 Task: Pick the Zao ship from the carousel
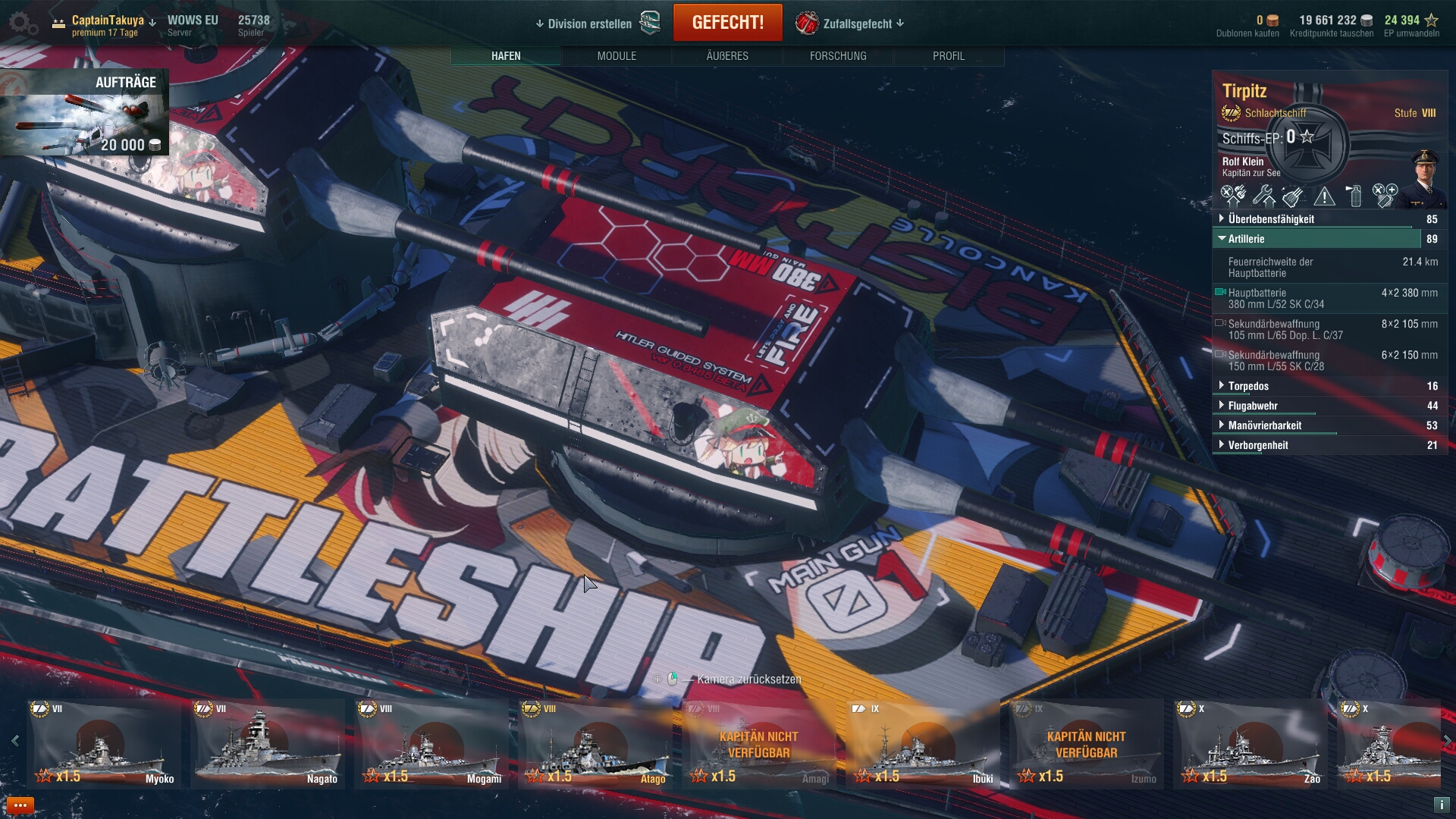(x=1250, y=745)
